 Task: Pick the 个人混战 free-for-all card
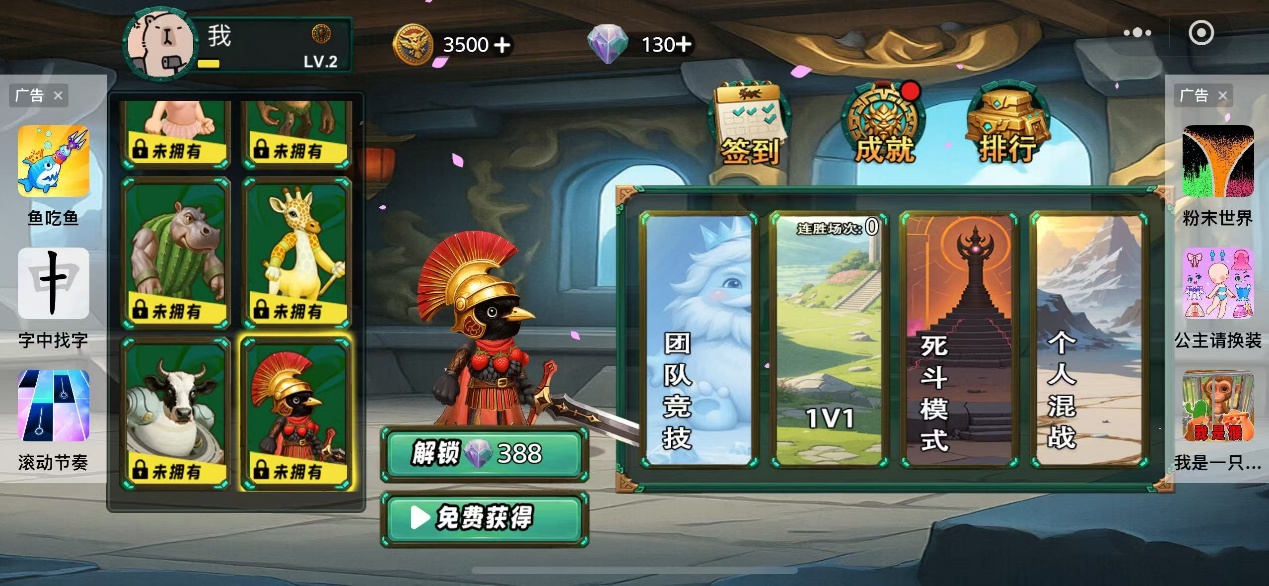pyautogui.click(x=1087, y=340)
